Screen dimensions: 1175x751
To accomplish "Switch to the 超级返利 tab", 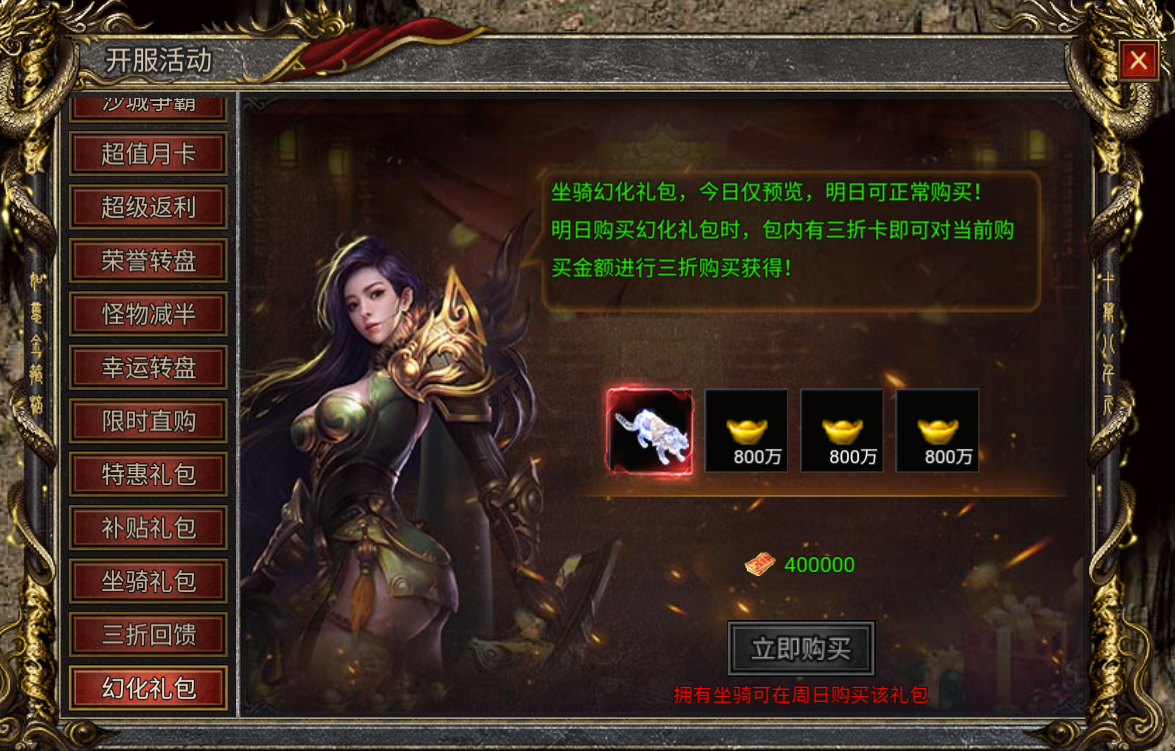I will (x=149, y=208).
